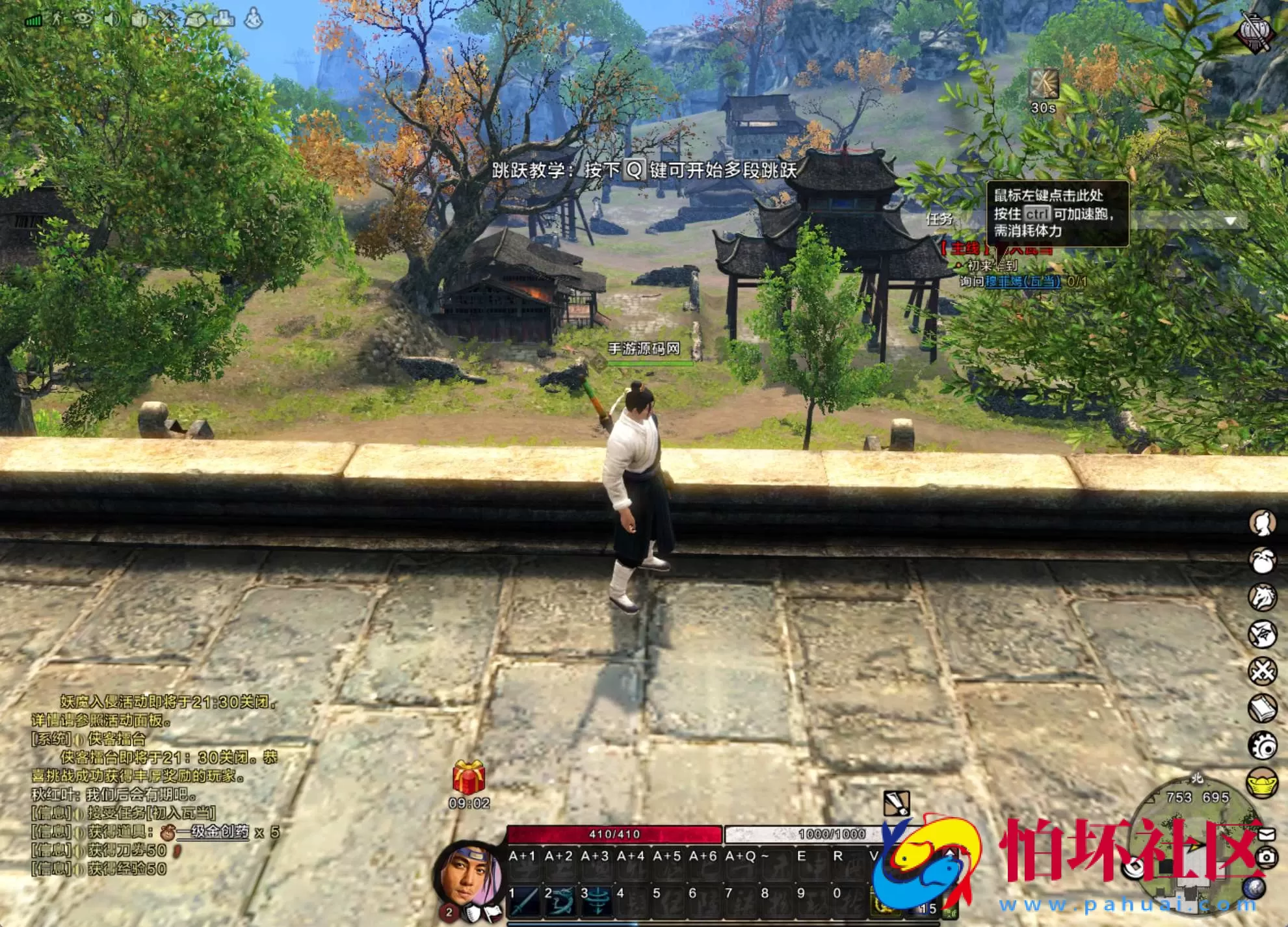
Task: Open the book journal icon
Action: point(1263,708)
